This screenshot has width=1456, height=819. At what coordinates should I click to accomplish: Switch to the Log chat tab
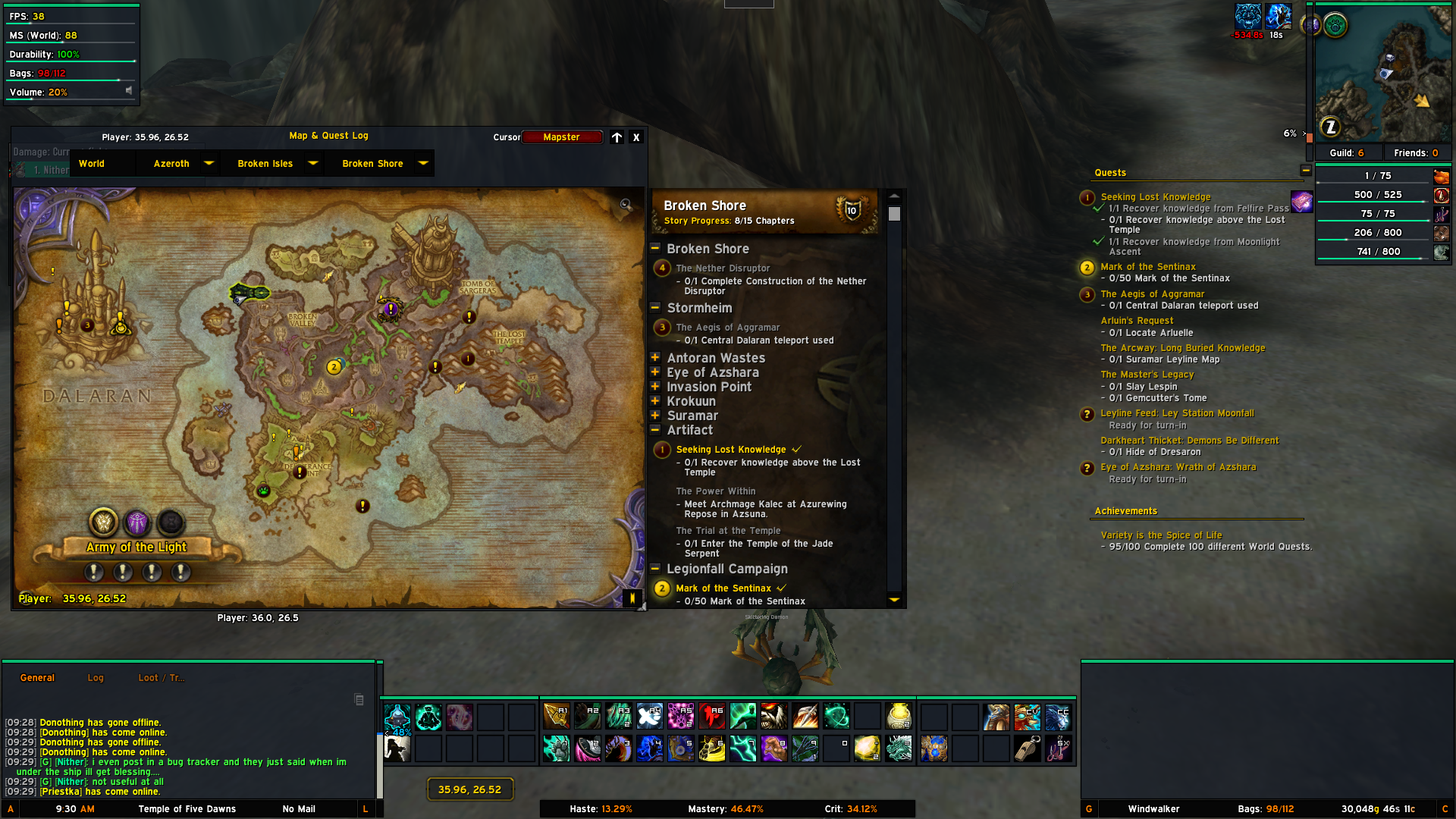coord(96,678)
